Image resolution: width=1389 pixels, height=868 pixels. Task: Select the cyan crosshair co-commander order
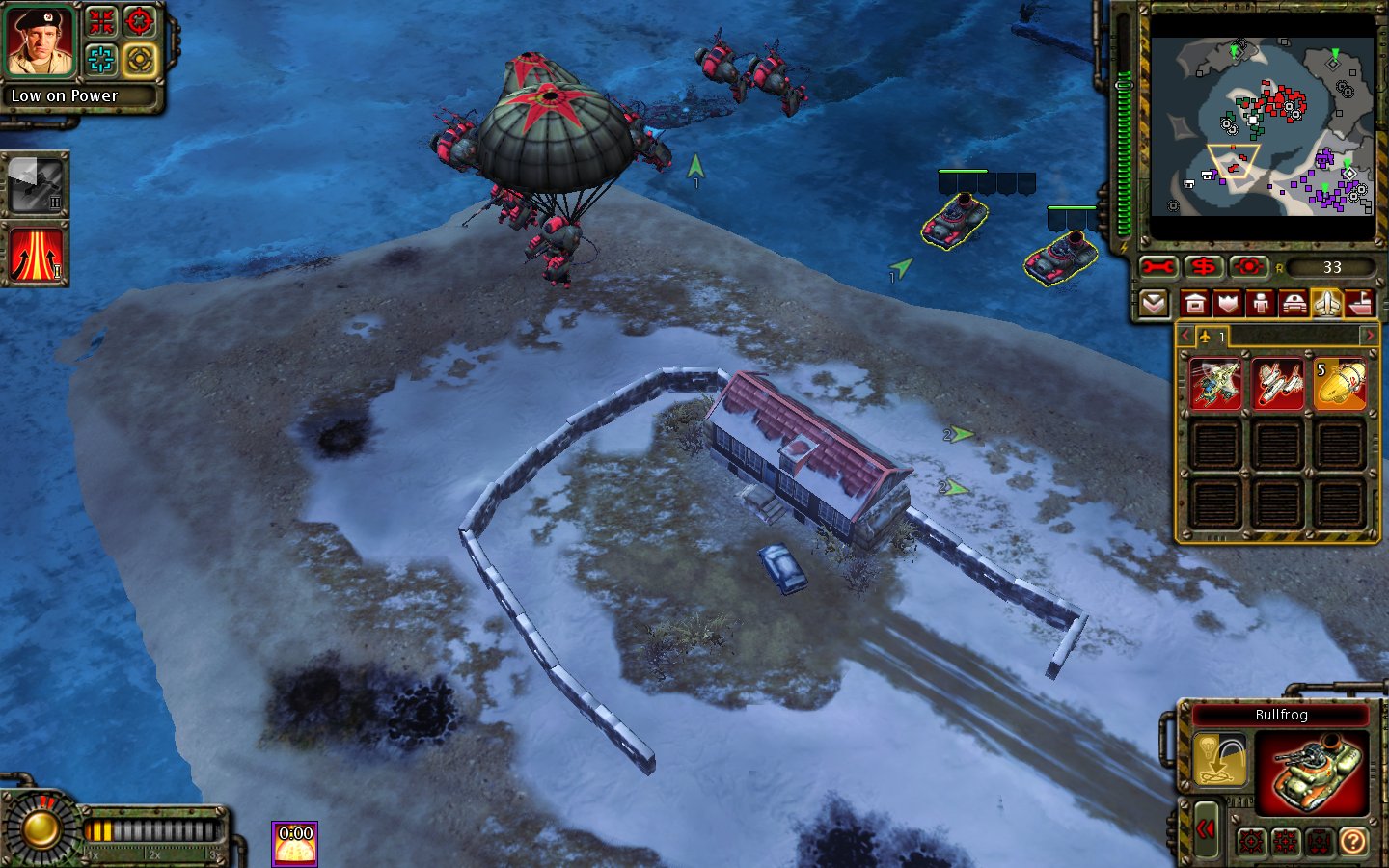(101, 60)
